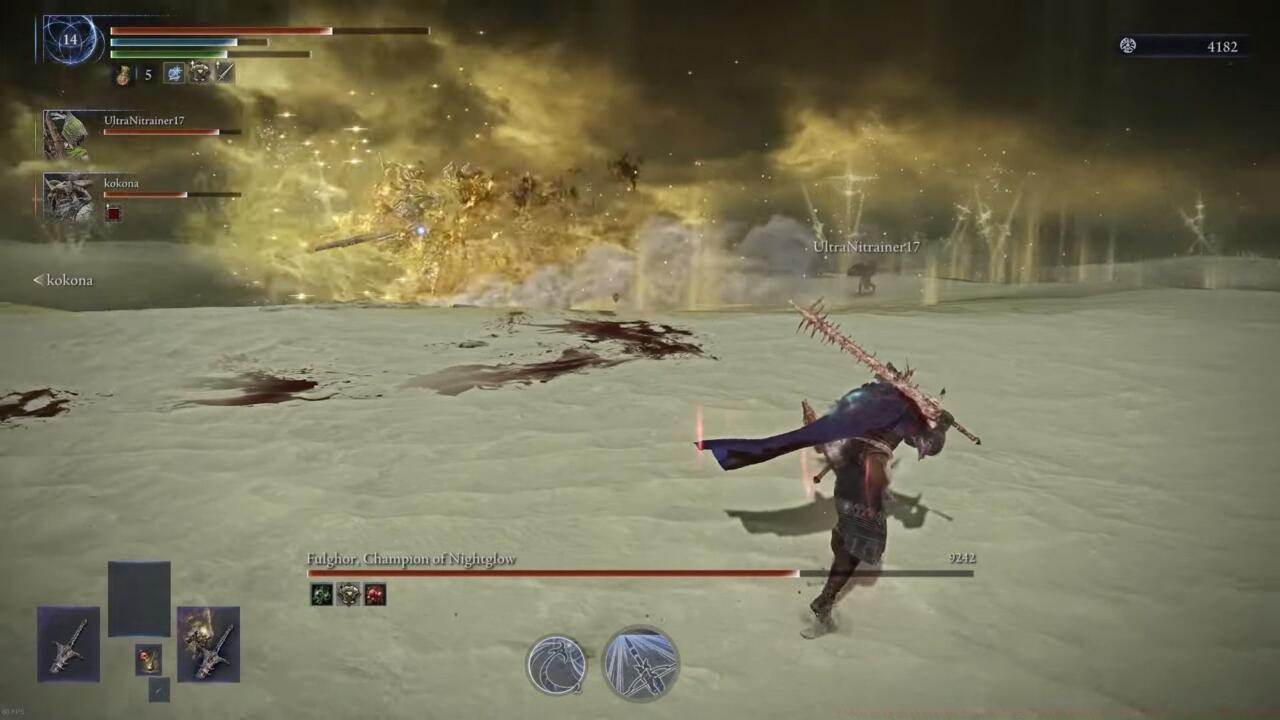This screenshot has height=720, width=1280.
Task: Select the weapon grease buff icon
Action: pos(222,72)
